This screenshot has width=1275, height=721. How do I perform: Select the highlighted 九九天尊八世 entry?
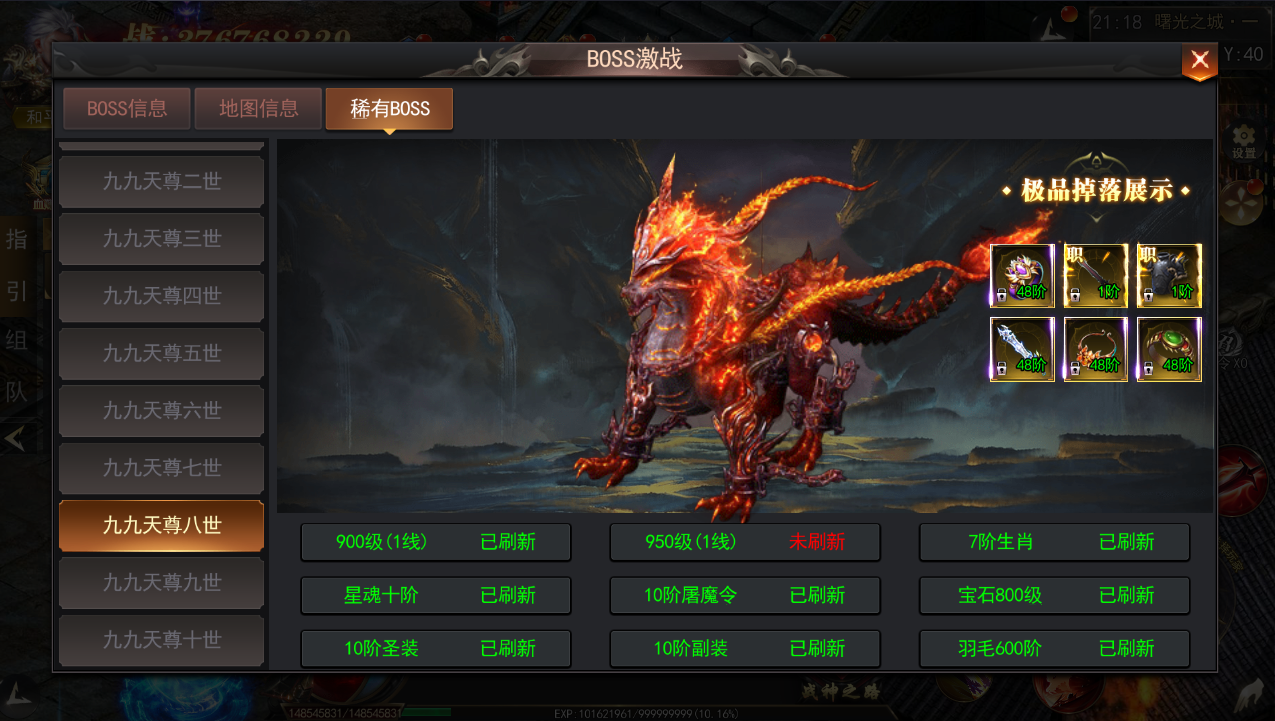point(162,525)
